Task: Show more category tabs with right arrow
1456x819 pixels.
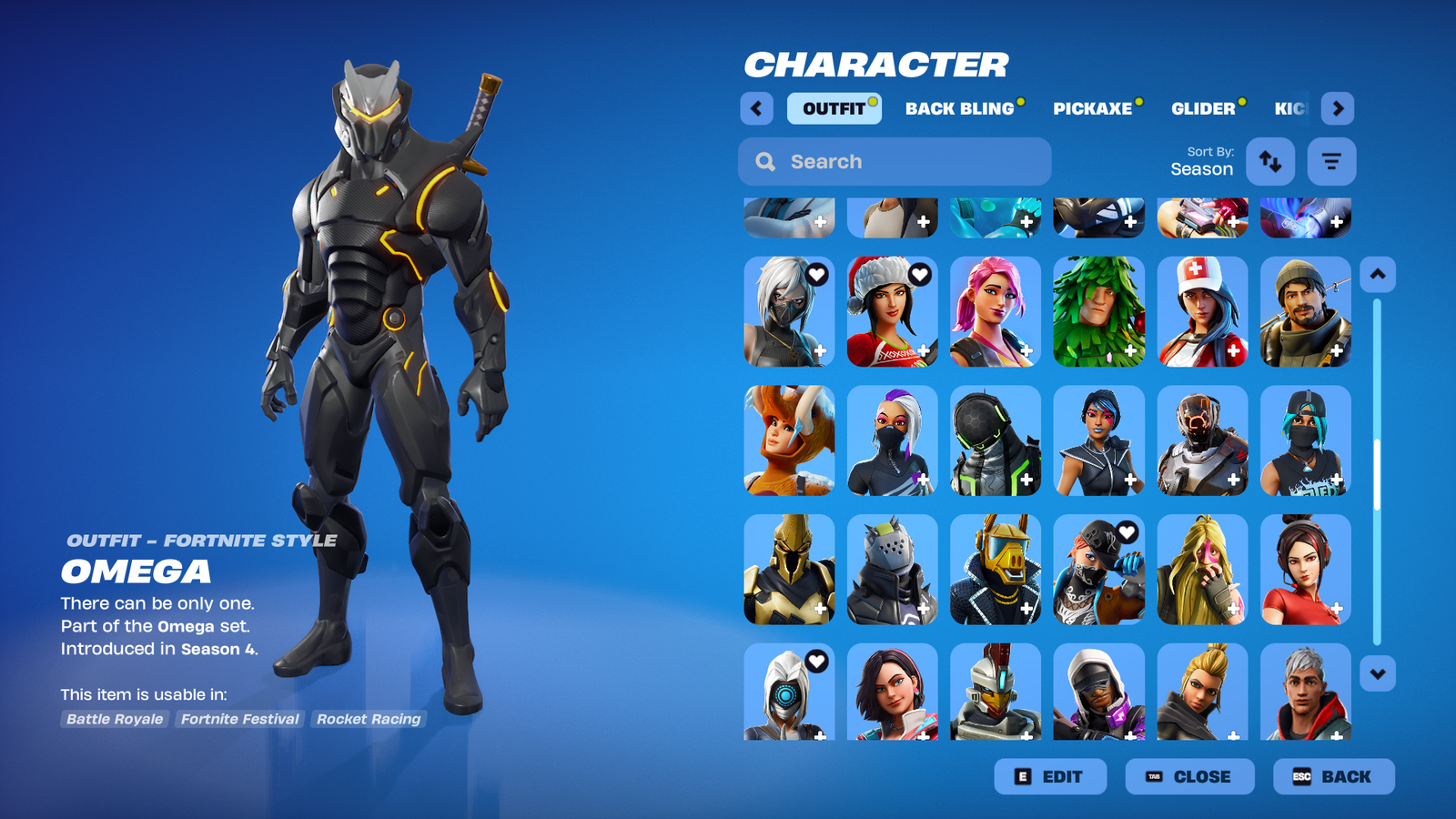Action: pyautogui.click(x=1337, y=108)
